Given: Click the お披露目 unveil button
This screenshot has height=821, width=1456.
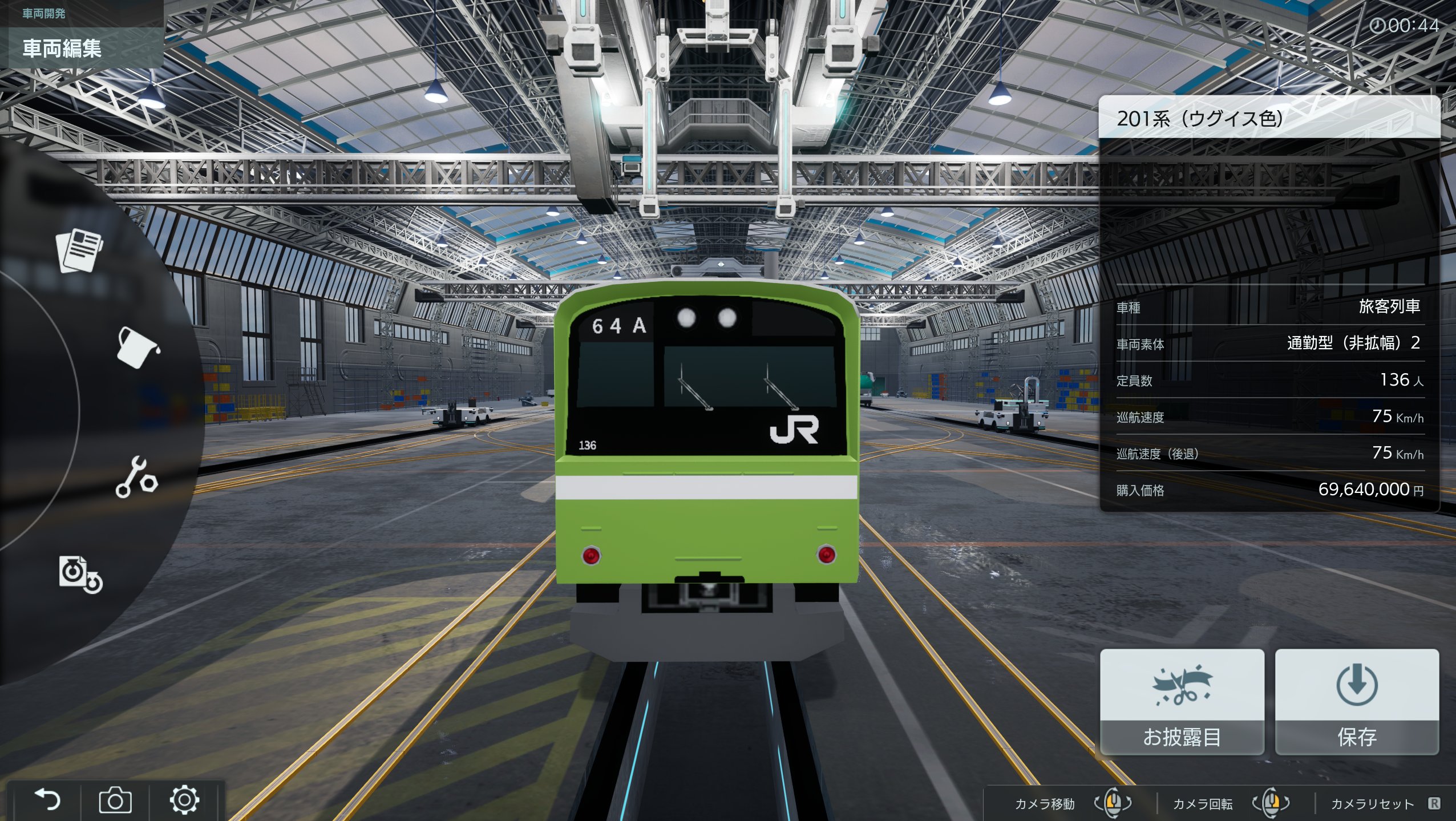Looking at the screenshot, I should 1182,702.
